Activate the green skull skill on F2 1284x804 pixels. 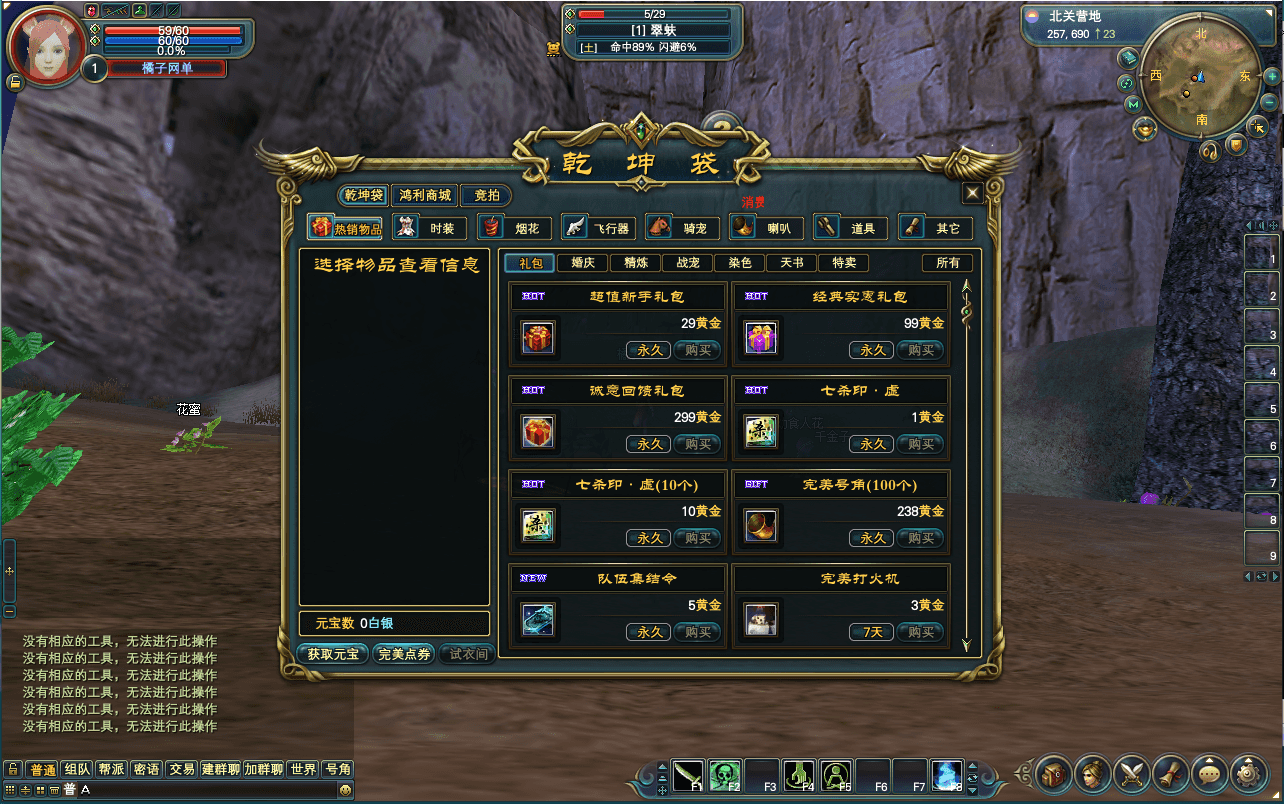(724, 775)
